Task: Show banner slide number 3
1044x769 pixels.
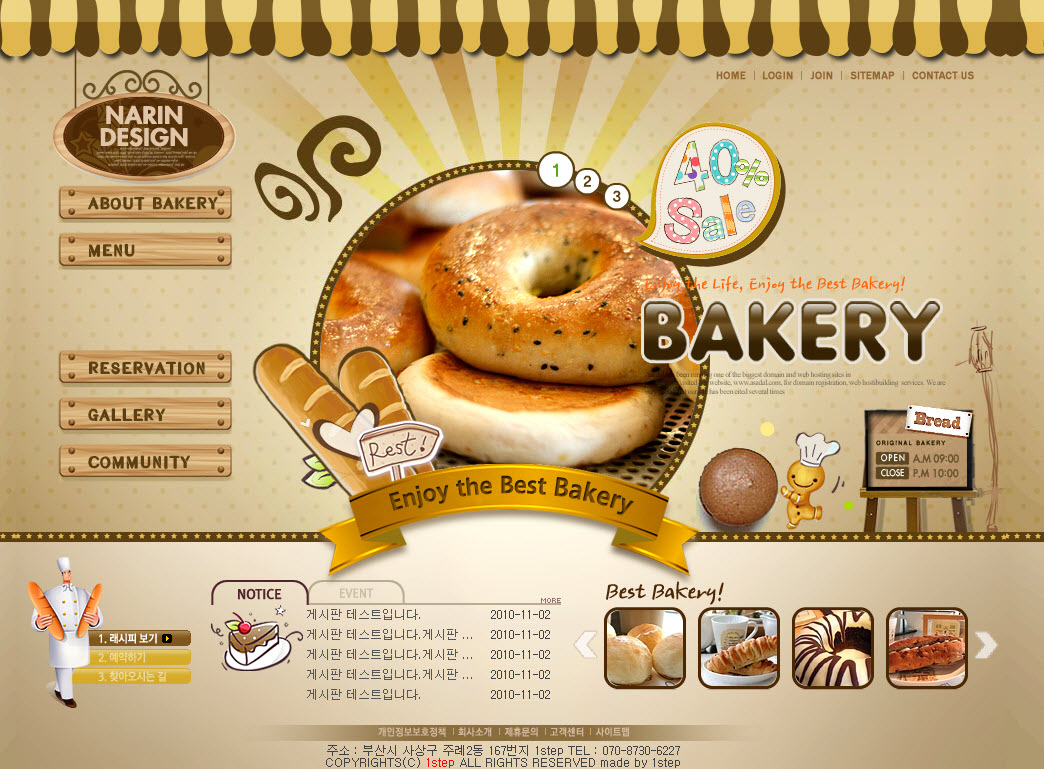Action: [616, 196]
